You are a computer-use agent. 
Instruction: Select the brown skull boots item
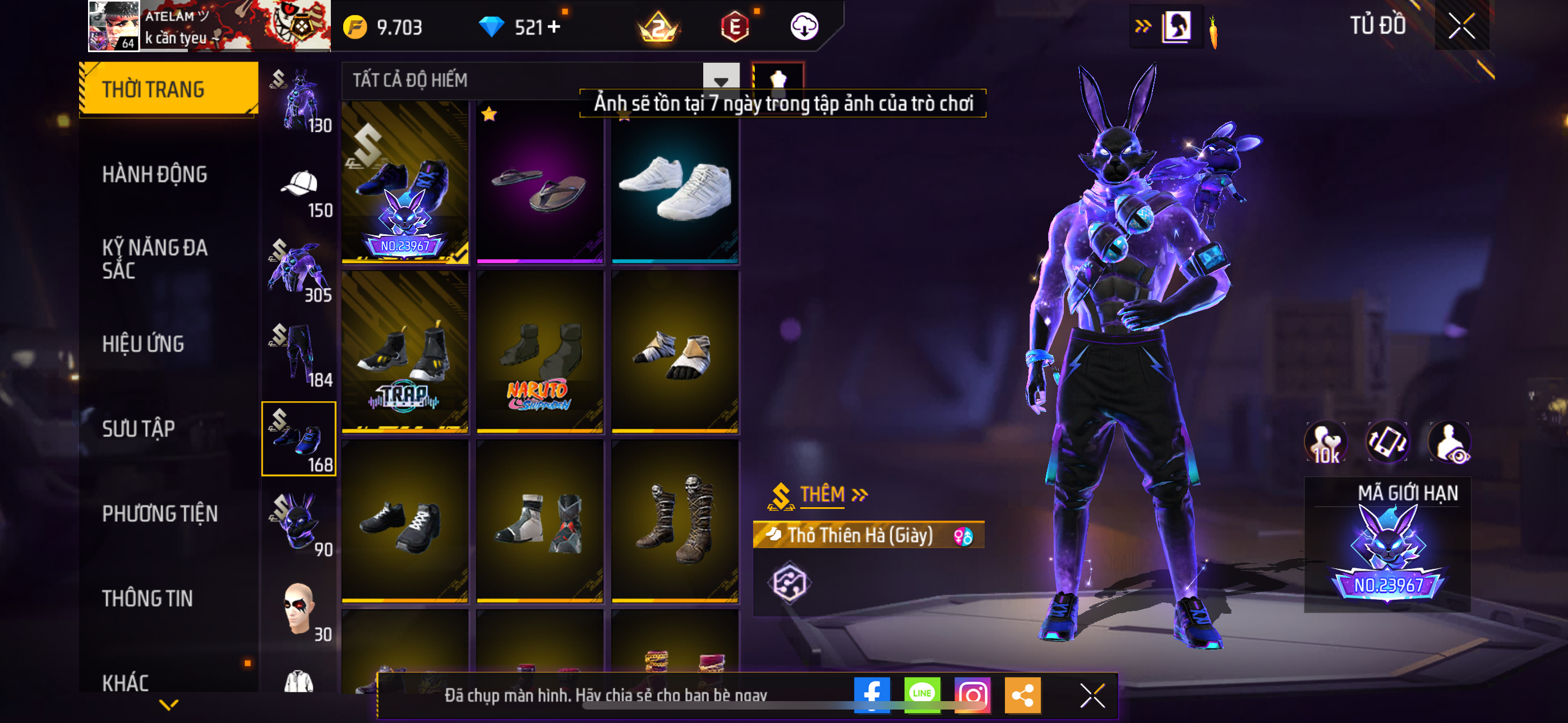pyautogui.click(x=675, y=522)
